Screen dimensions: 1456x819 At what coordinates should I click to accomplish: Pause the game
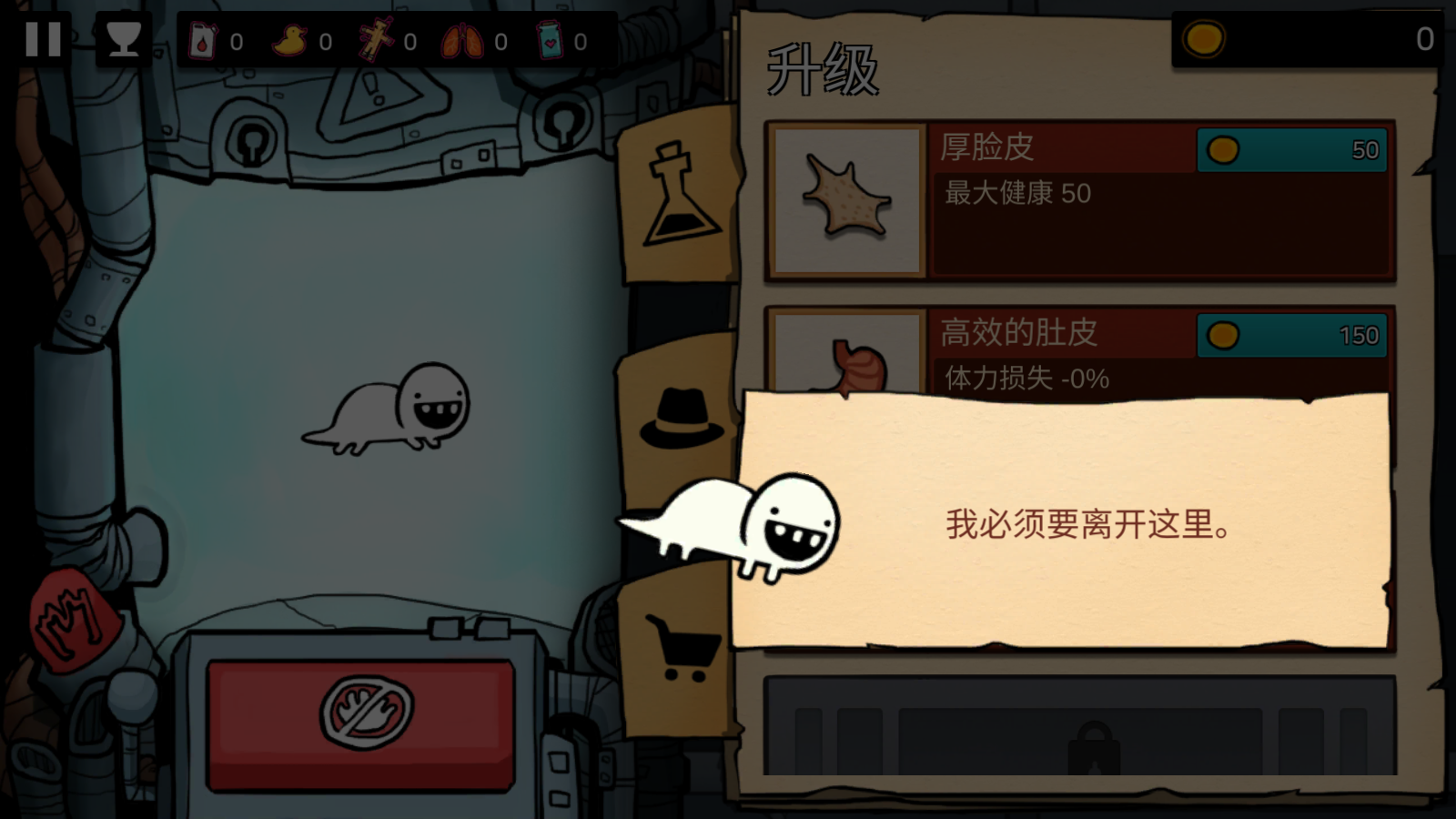43,38
